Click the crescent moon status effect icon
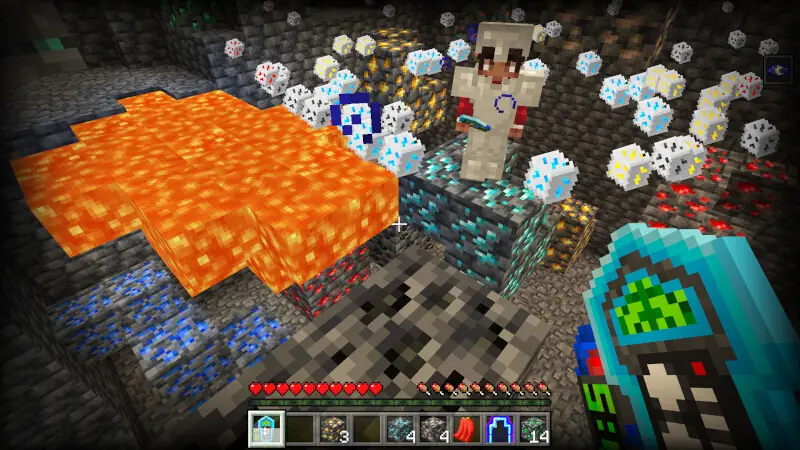 [x=778, y=68]
